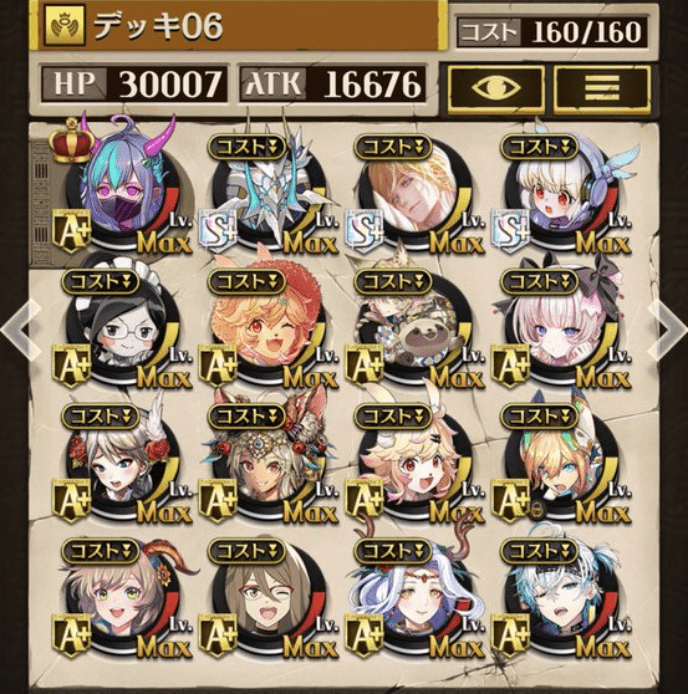Select the girl with red roses

pyautogui.click(x=124, y=463)
